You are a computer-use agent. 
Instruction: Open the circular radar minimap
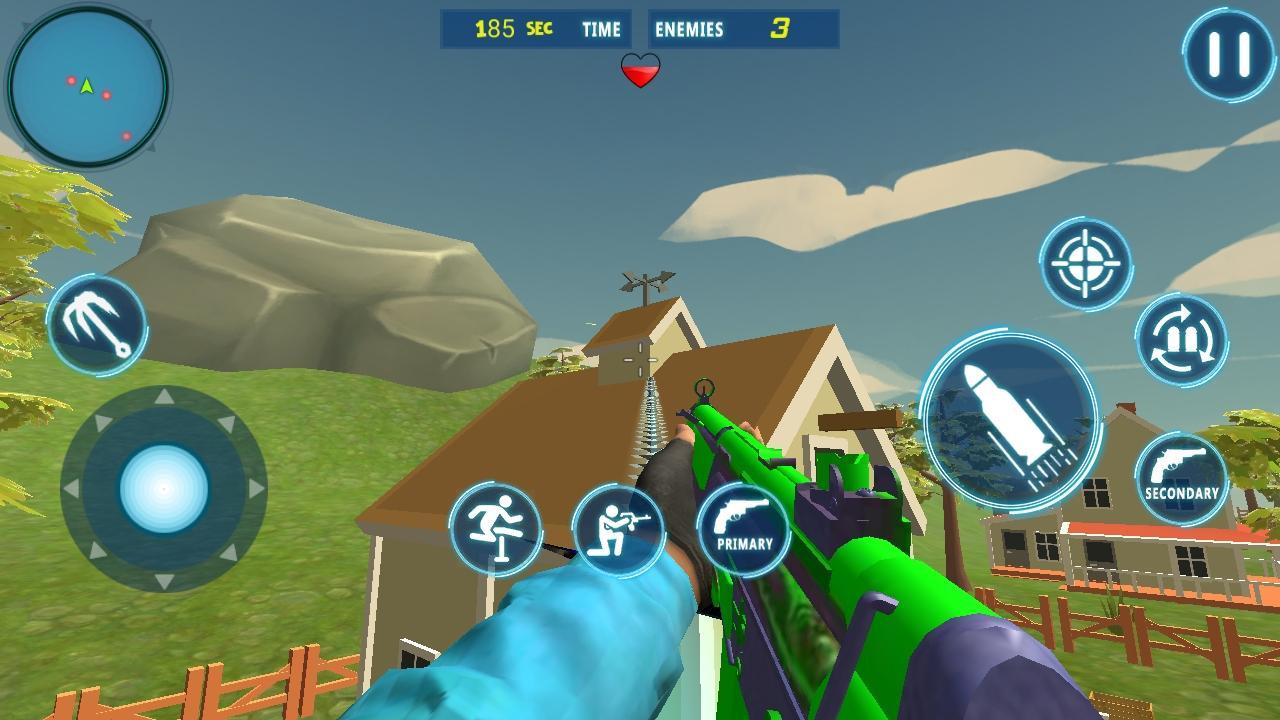[88, 87]
